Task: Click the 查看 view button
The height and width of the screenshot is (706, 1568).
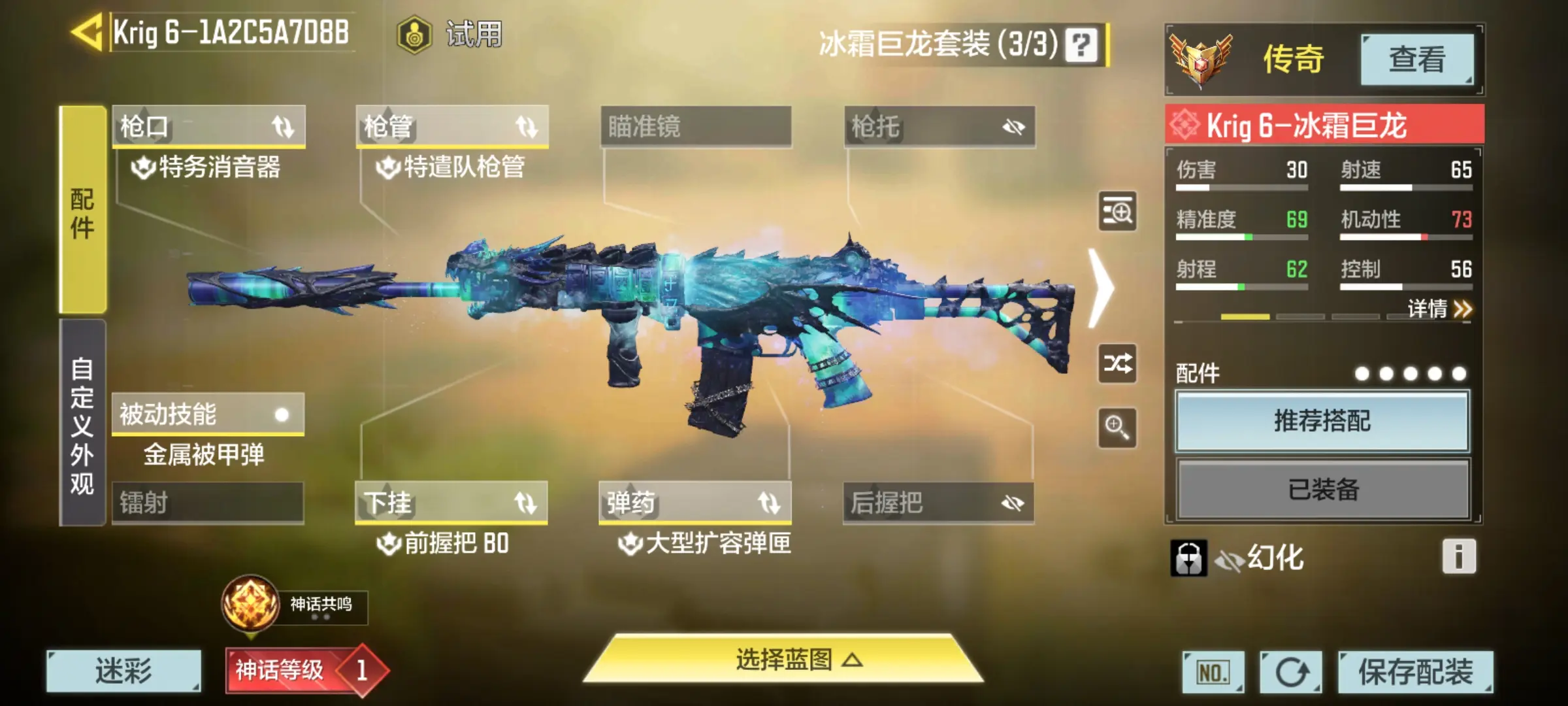Action: [1416, 59]
